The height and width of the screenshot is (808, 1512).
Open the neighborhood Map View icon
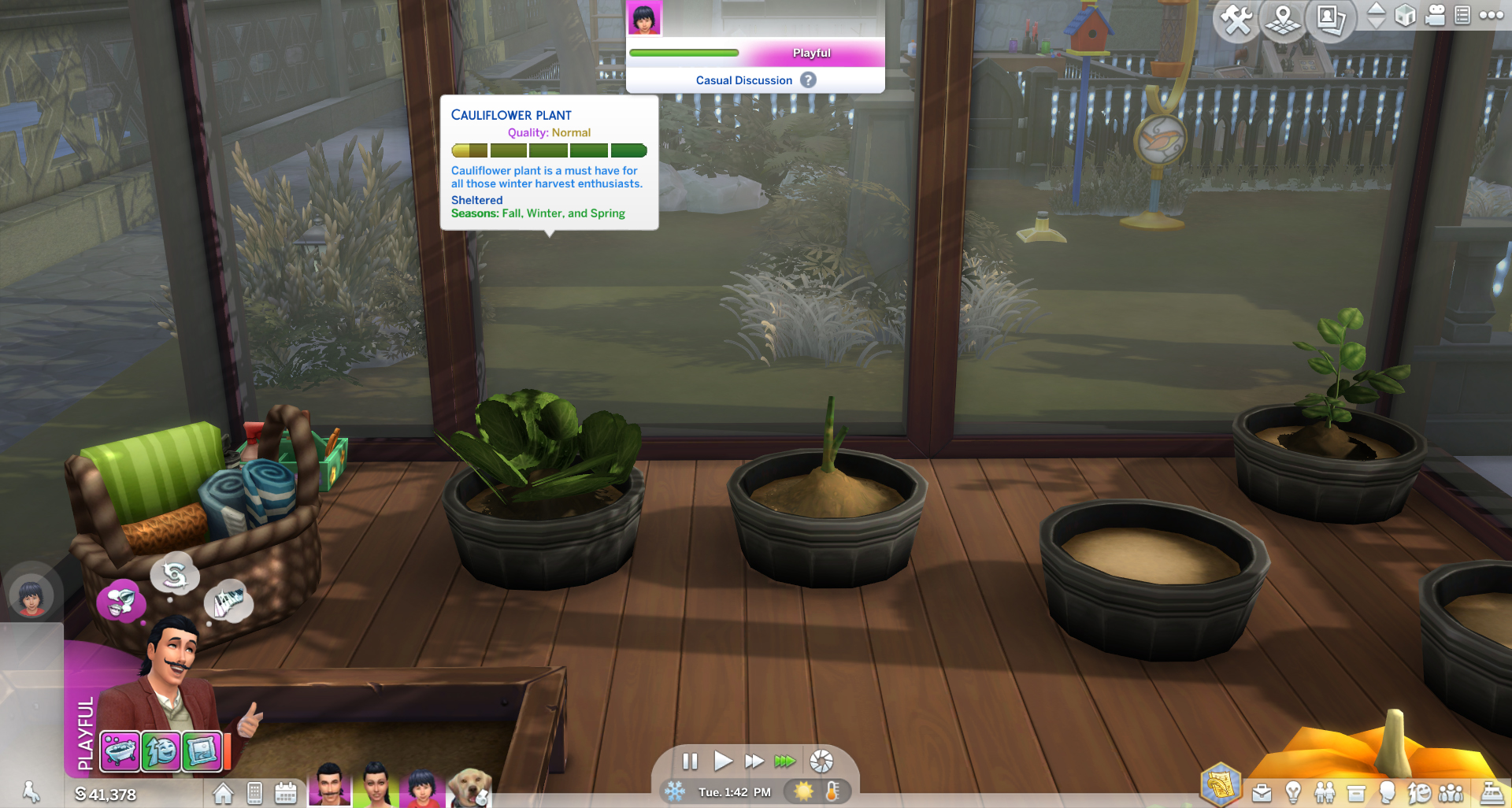1282,18
